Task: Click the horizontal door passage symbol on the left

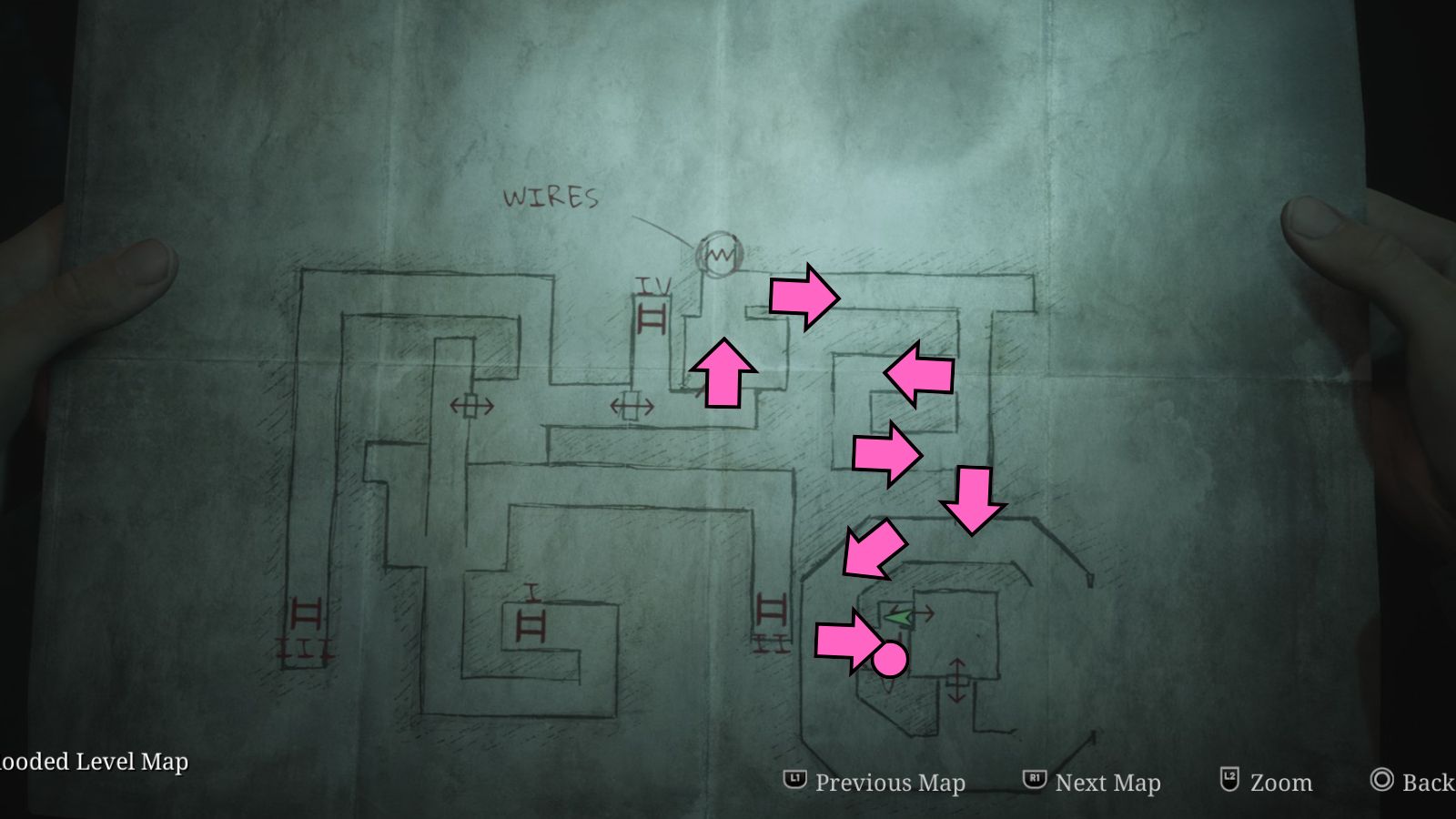Action: (x=471, y=407)
